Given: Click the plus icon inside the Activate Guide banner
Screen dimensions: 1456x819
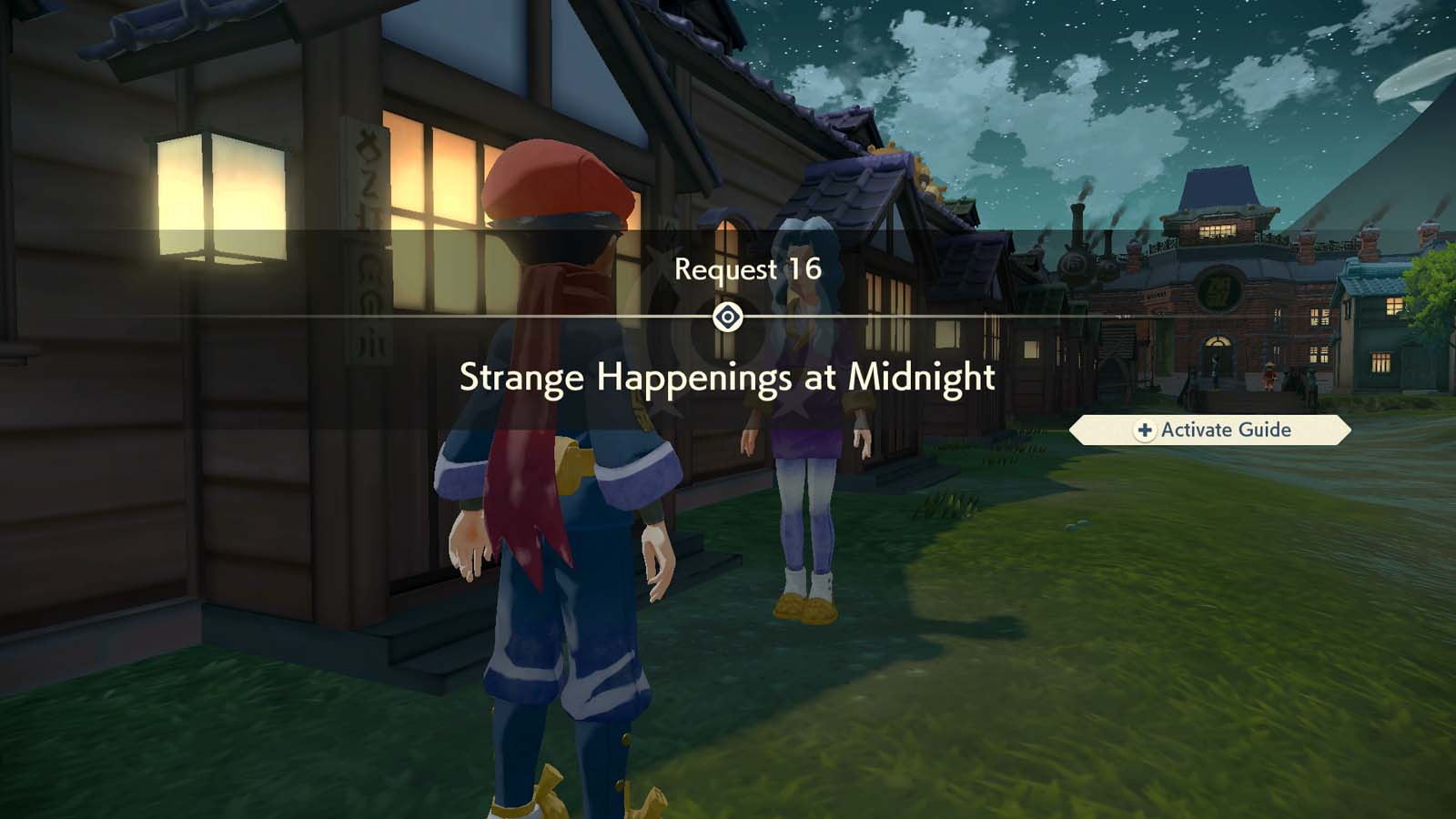Looking at the screenshot, I should pos(1144,430).
